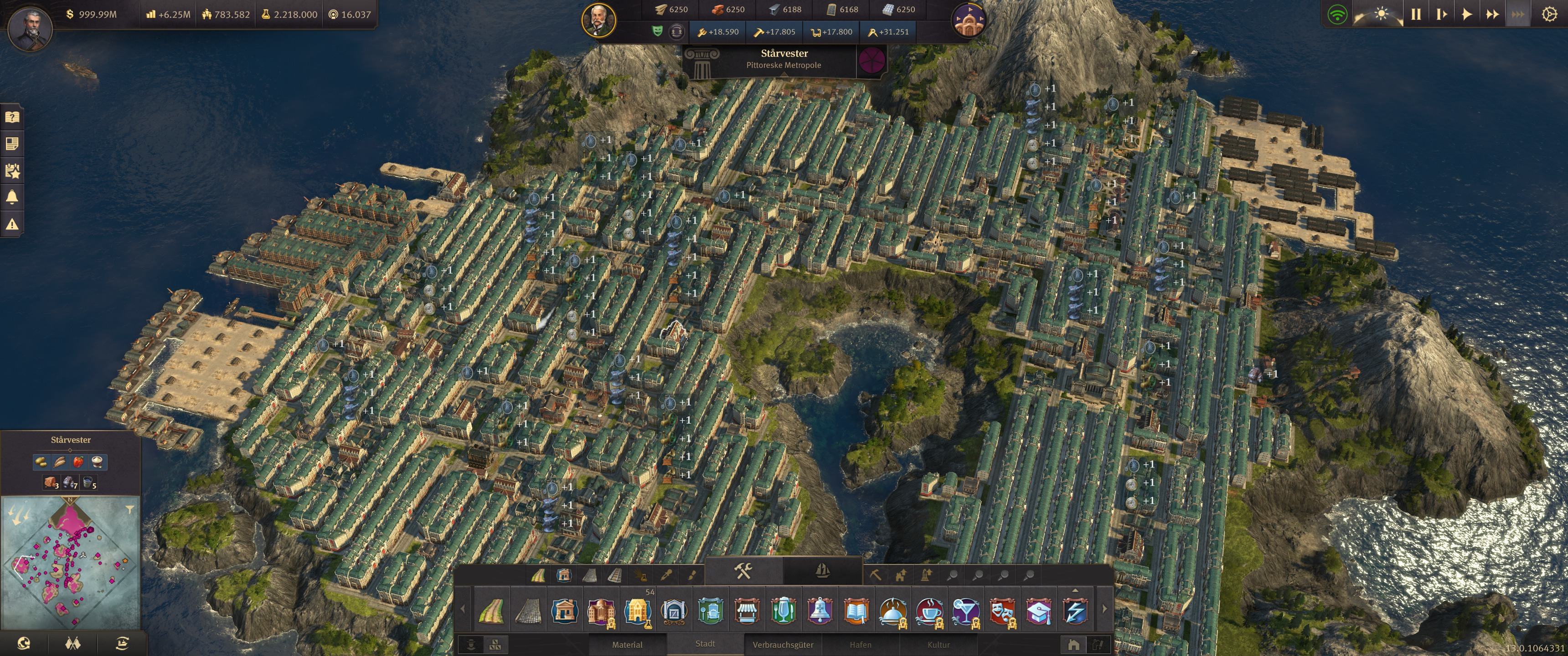1568x656 pixels.
Task: Open the minimap filter funnel
Action: [129, 509]
